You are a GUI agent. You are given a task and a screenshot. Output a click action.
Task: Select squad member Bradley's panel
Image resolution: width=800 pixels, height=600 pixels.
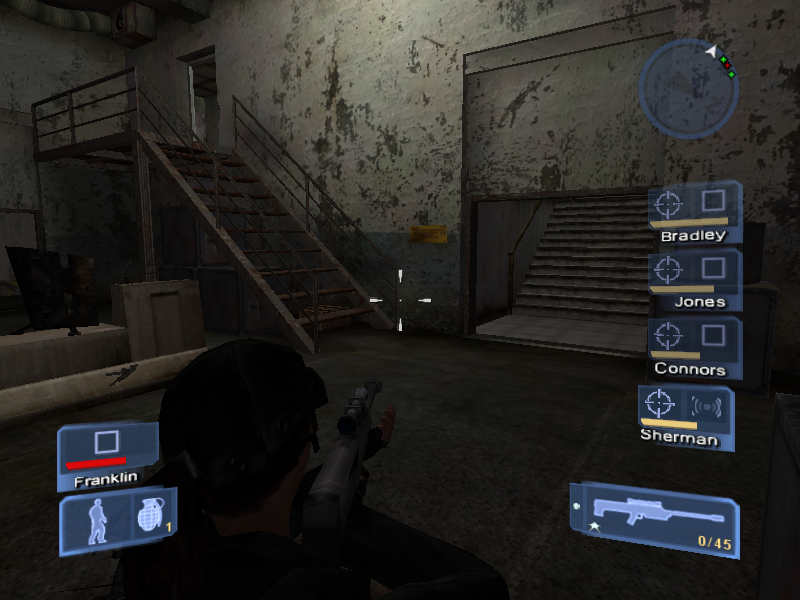694,211
